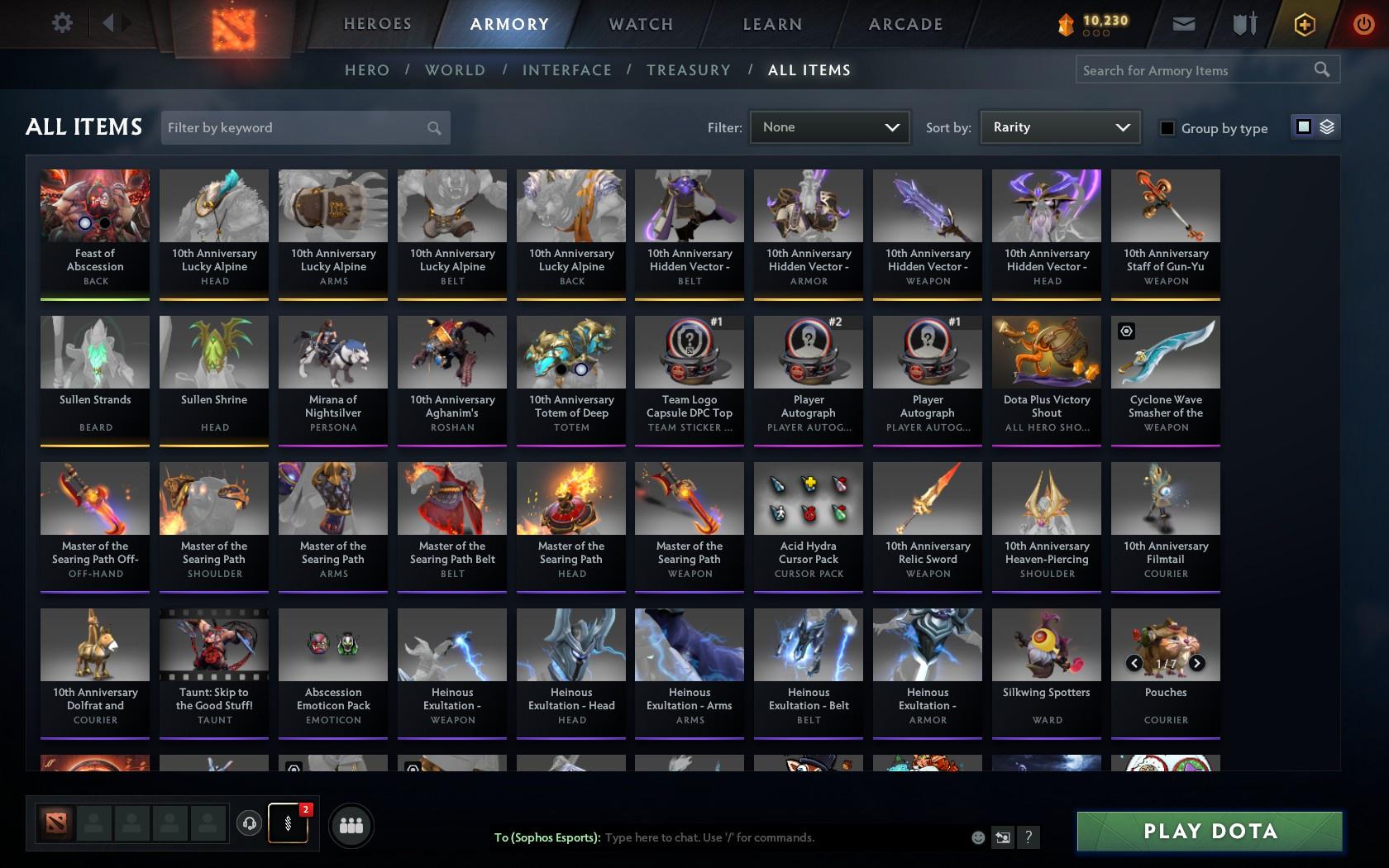
Task: Select the Feast of Abscession back item
Action: click(x=94, y=231)
